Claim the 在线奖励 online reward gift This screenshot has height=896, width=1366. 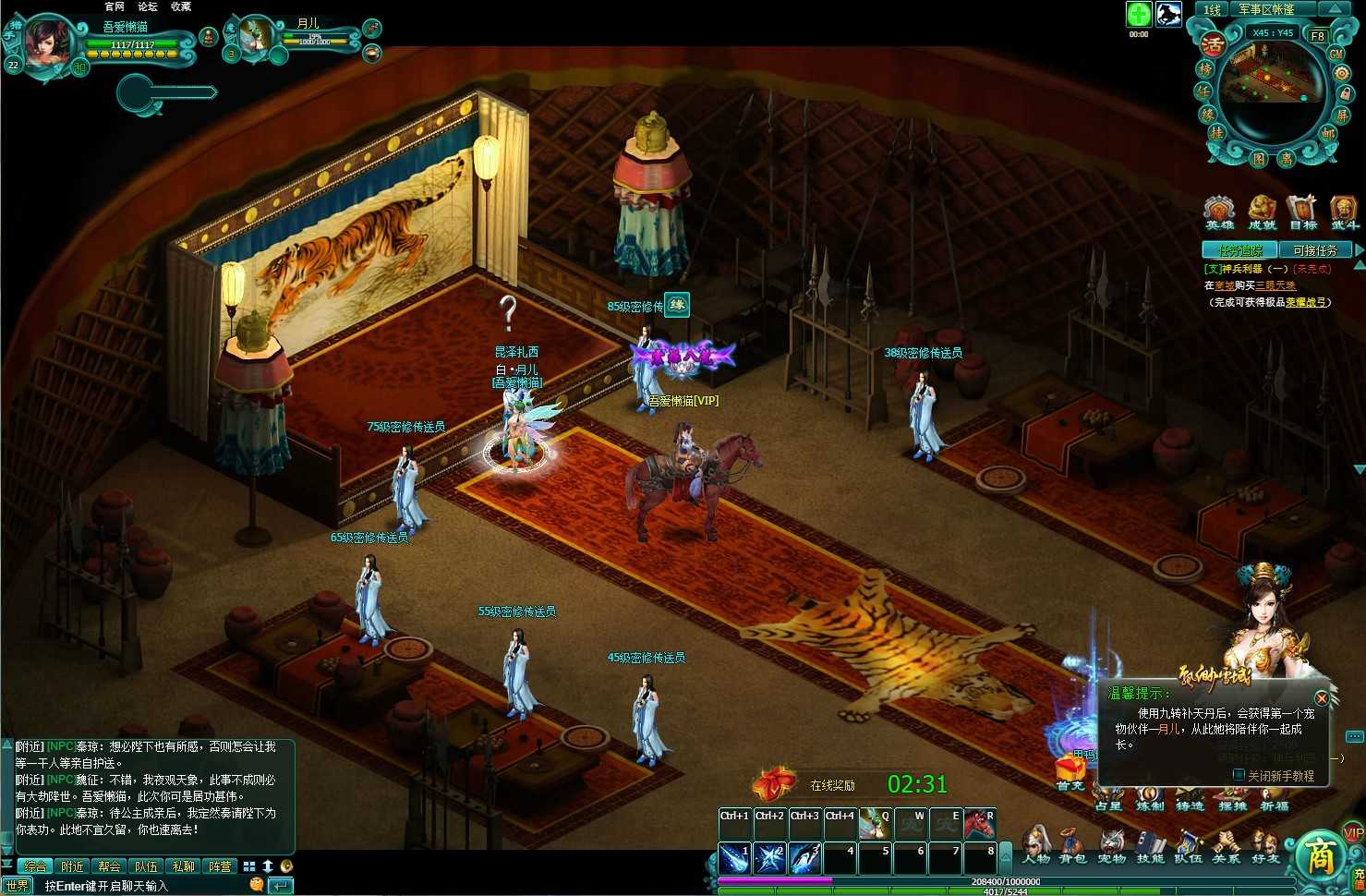(774, 783)
